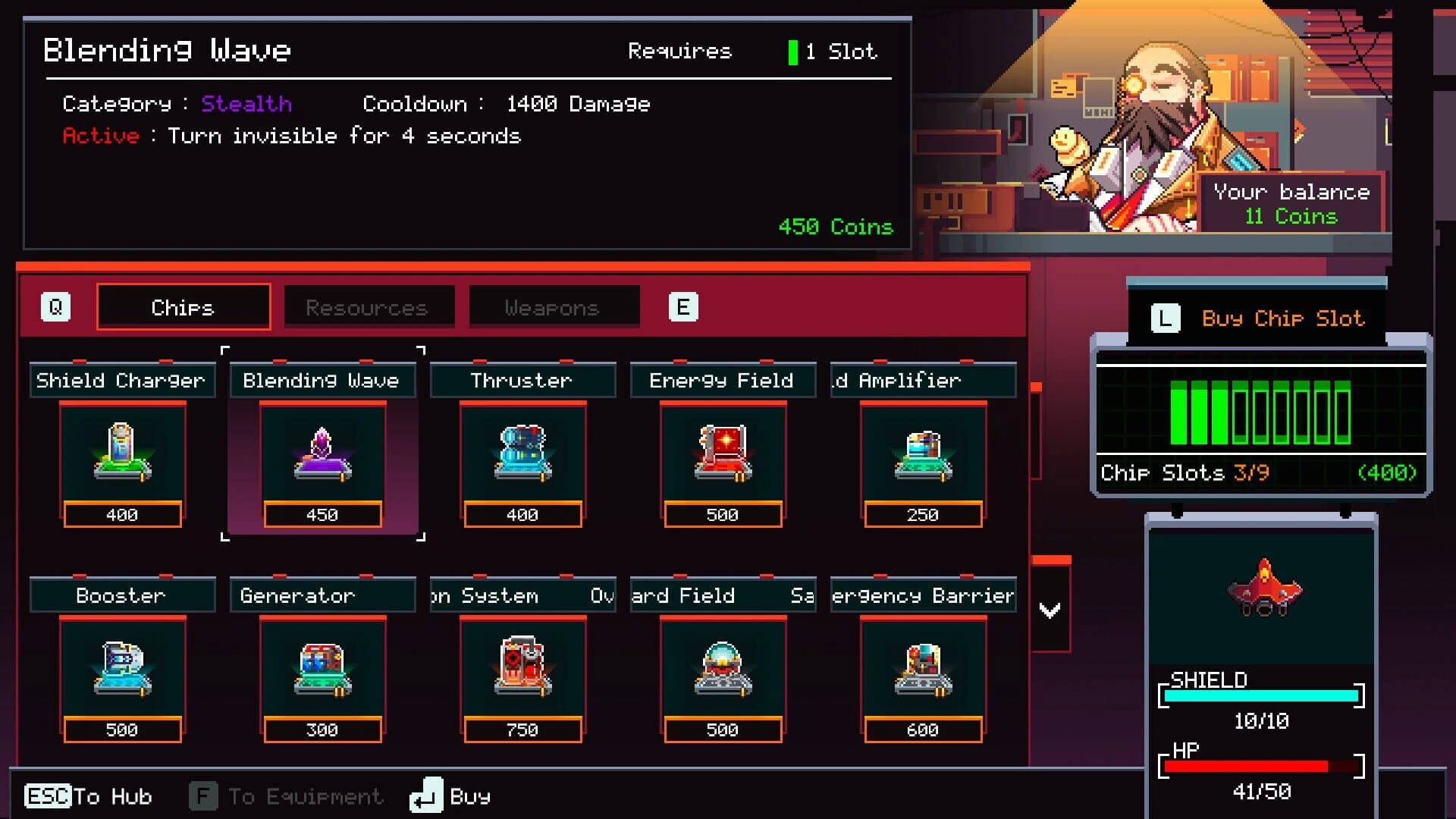Click To Hub in the bottom bar

(91, 796)
